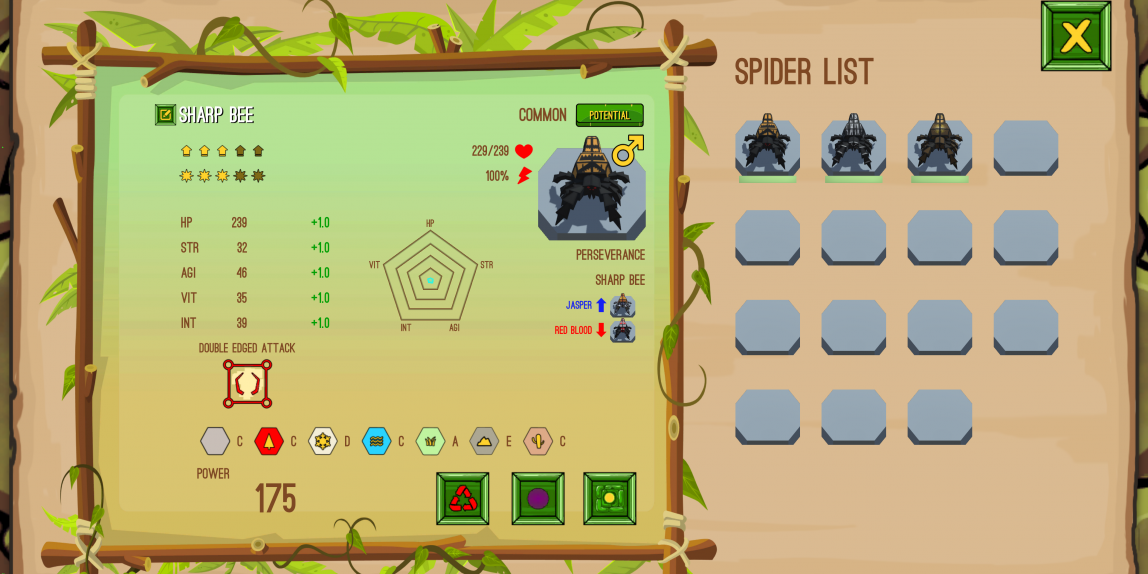The width and height of the screenshot is (1148, 574).
Task: Click the red forest terrain hexagon
Action: [268, 441]
